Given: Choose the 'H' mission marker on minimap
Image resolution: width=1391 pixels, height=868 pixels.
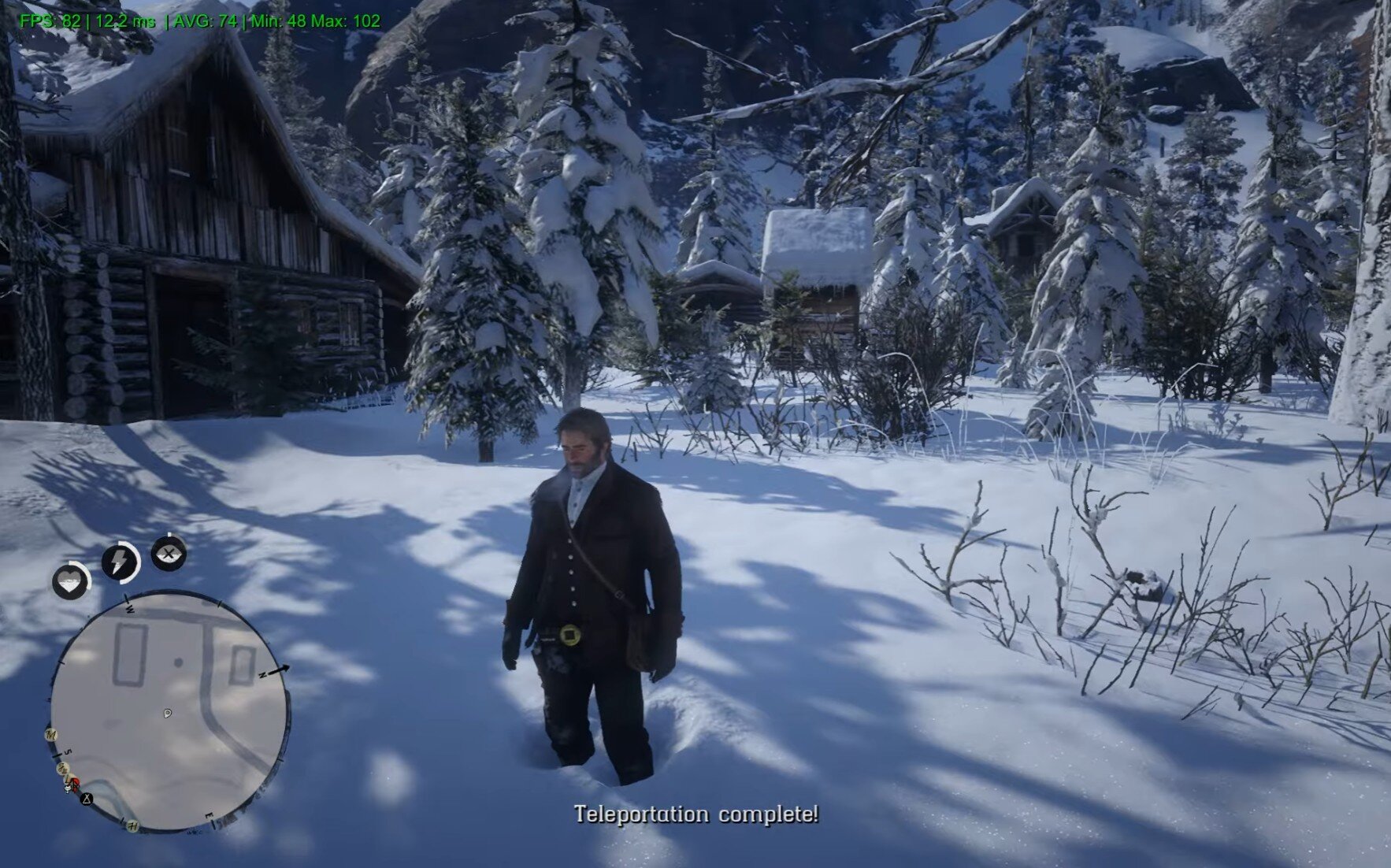Looking at the screenshot, I should [132, 825].
